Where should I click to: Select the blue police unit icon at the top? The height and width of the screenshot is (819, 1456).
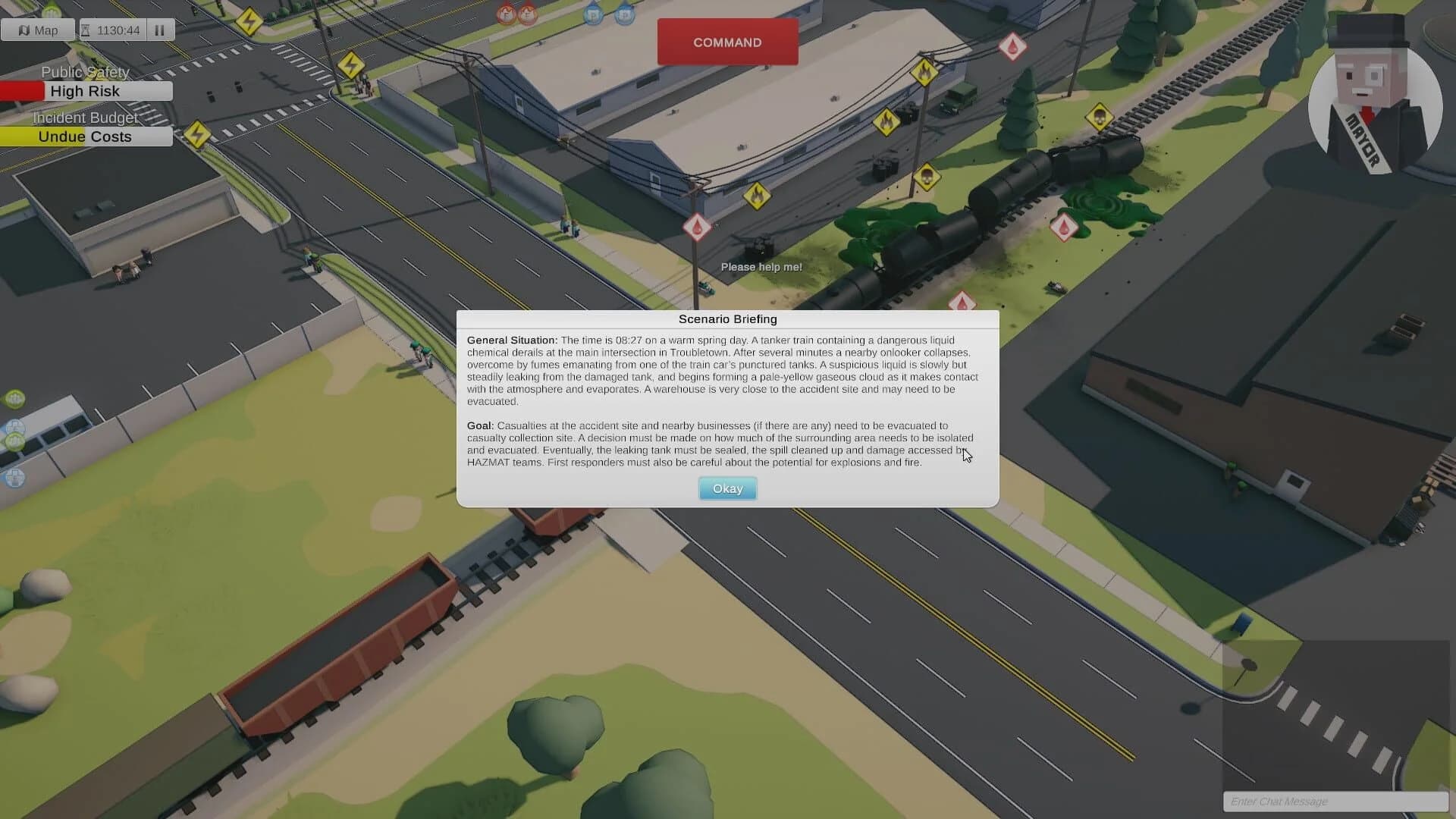pyautogui.click(x=593, y=15)
